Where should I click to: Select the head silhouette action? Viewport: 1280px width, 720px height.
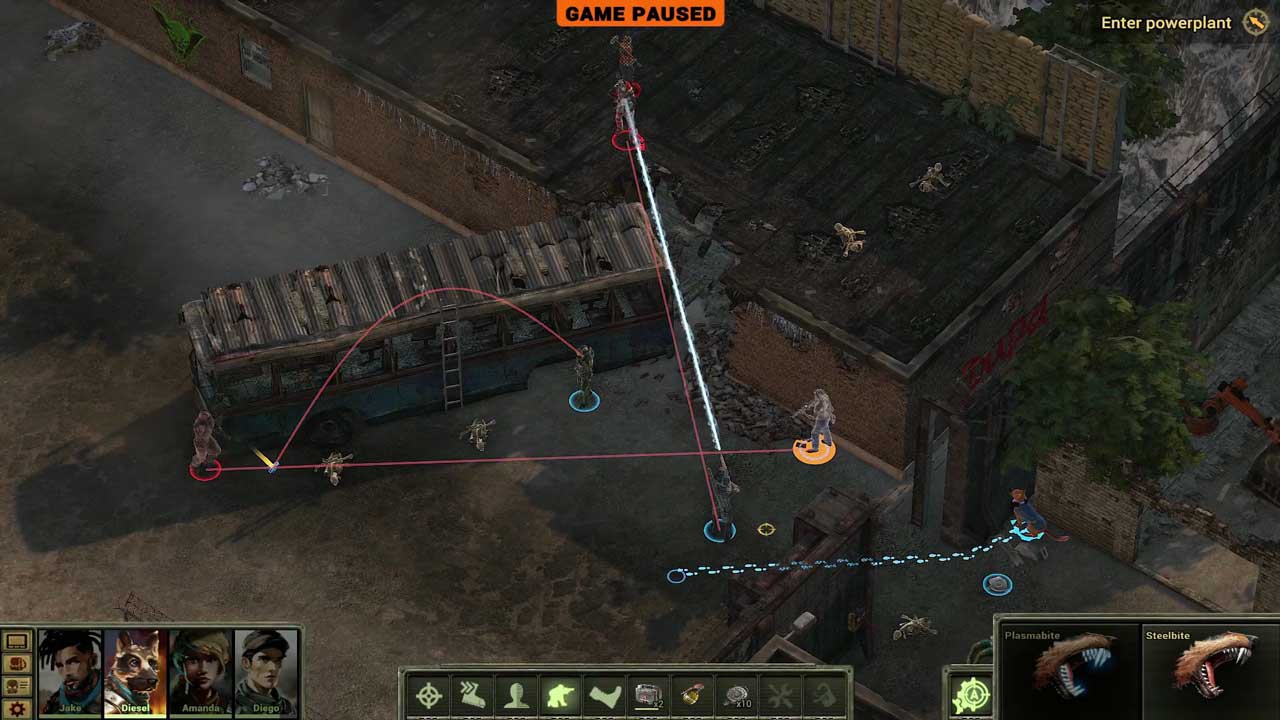pos(516,696)
